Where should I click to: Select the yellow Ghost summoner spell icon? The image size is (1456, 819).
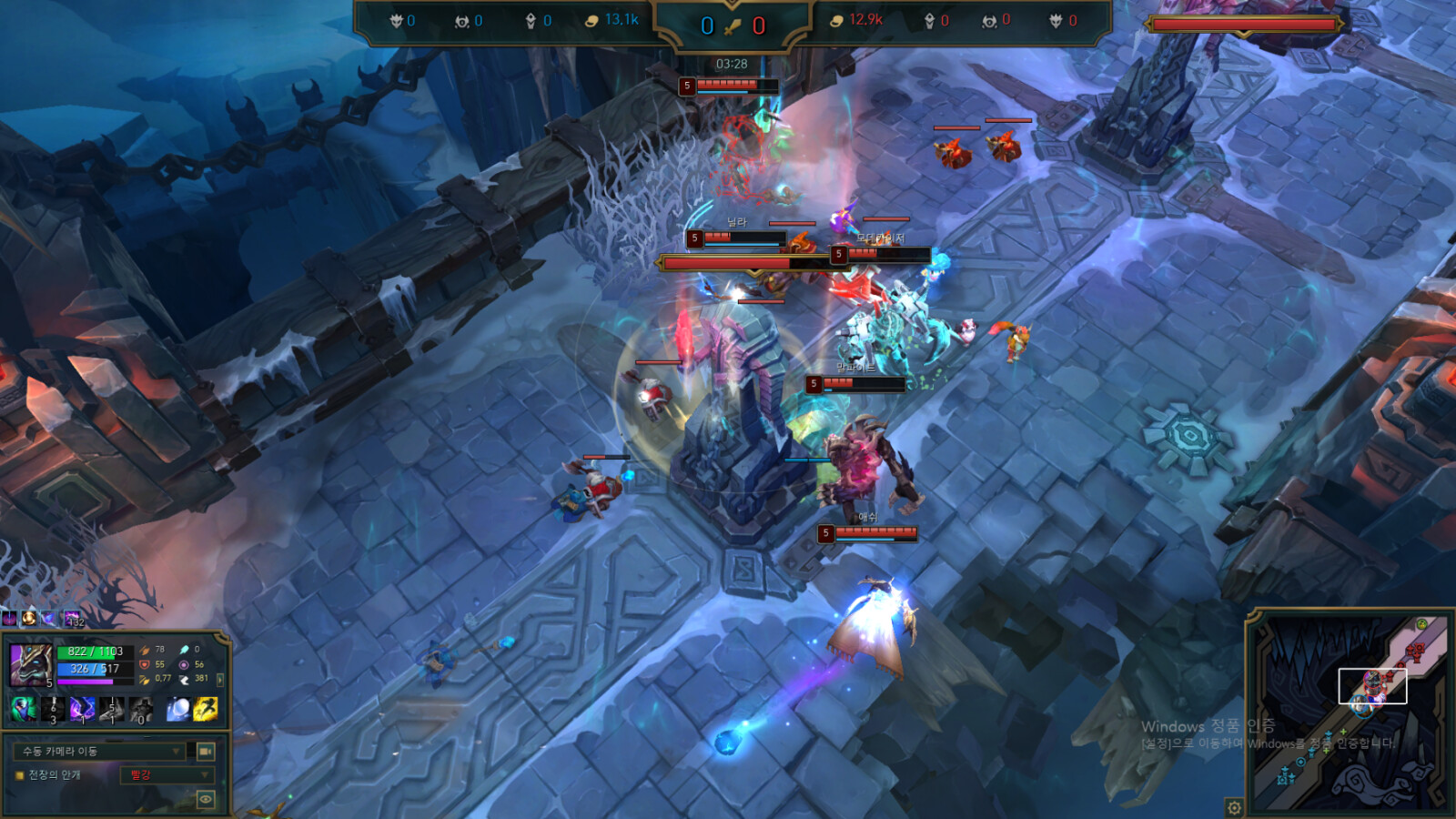(206, 709)
